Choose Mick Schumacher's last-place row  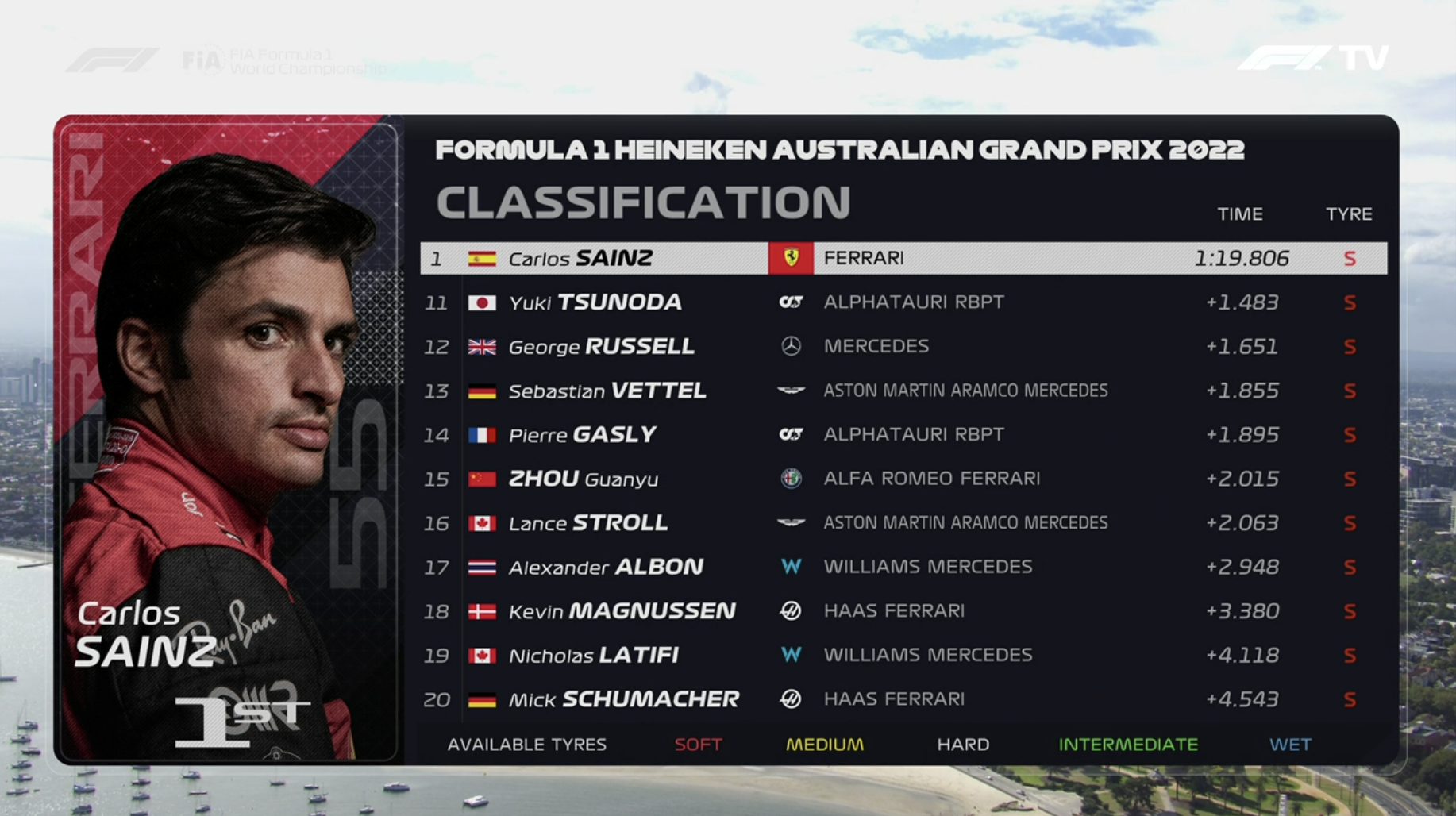click(x=903, y=699)
